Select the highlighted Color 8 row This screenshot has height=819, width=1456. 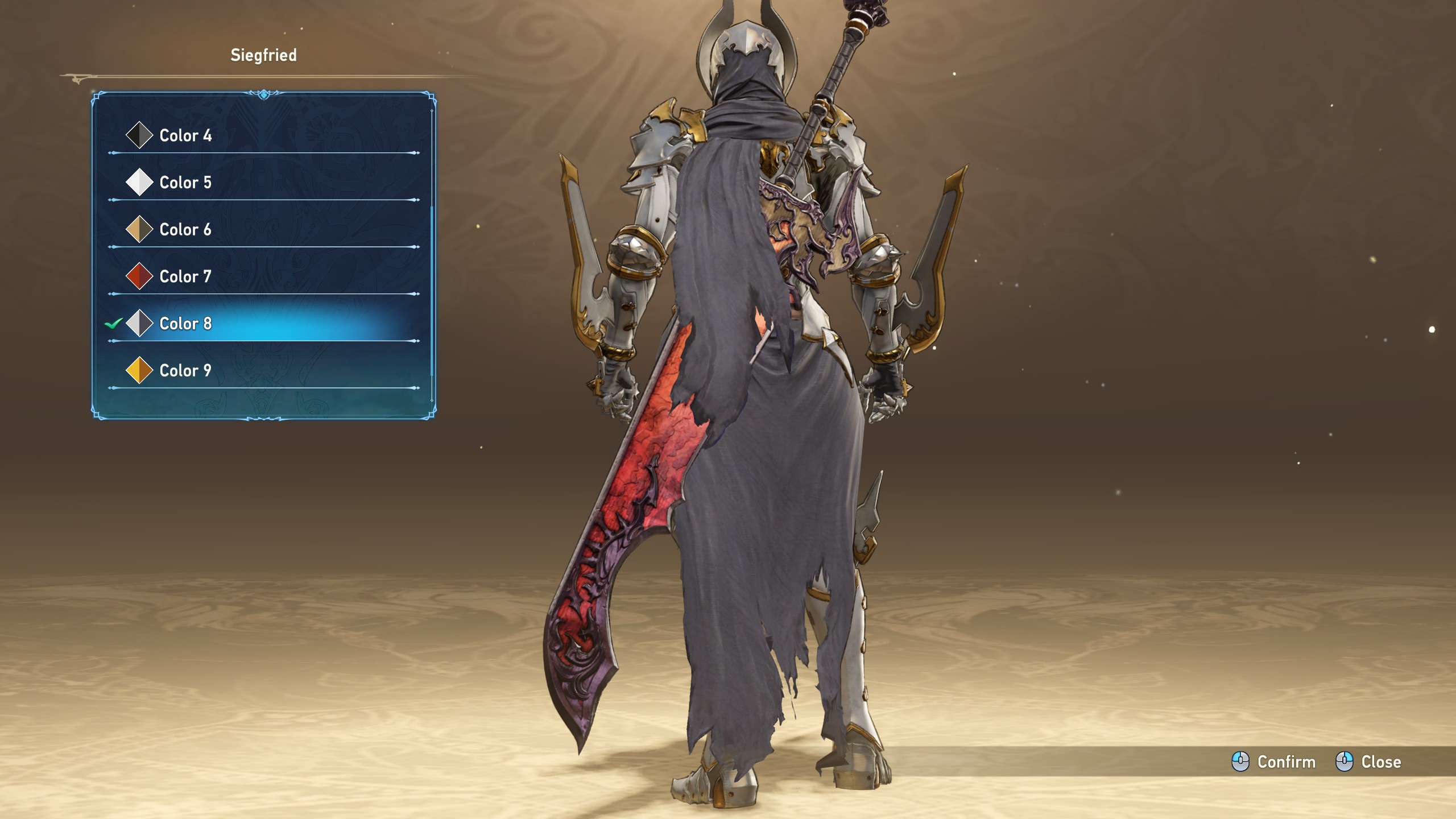185,324
